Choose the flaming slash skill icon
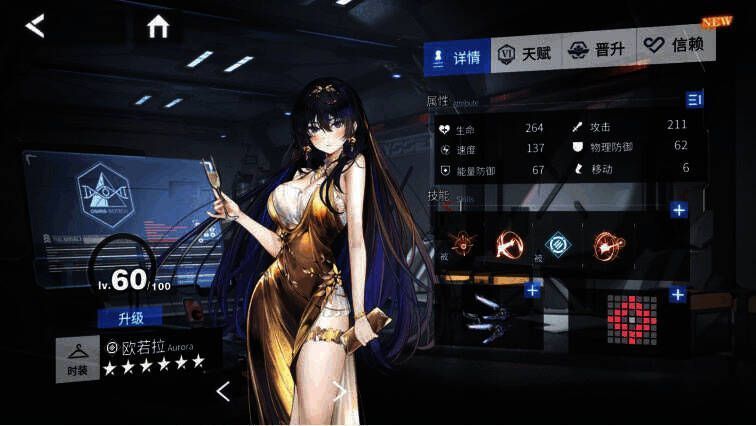This screenshot has width=756, height=426. coord(509,244)
